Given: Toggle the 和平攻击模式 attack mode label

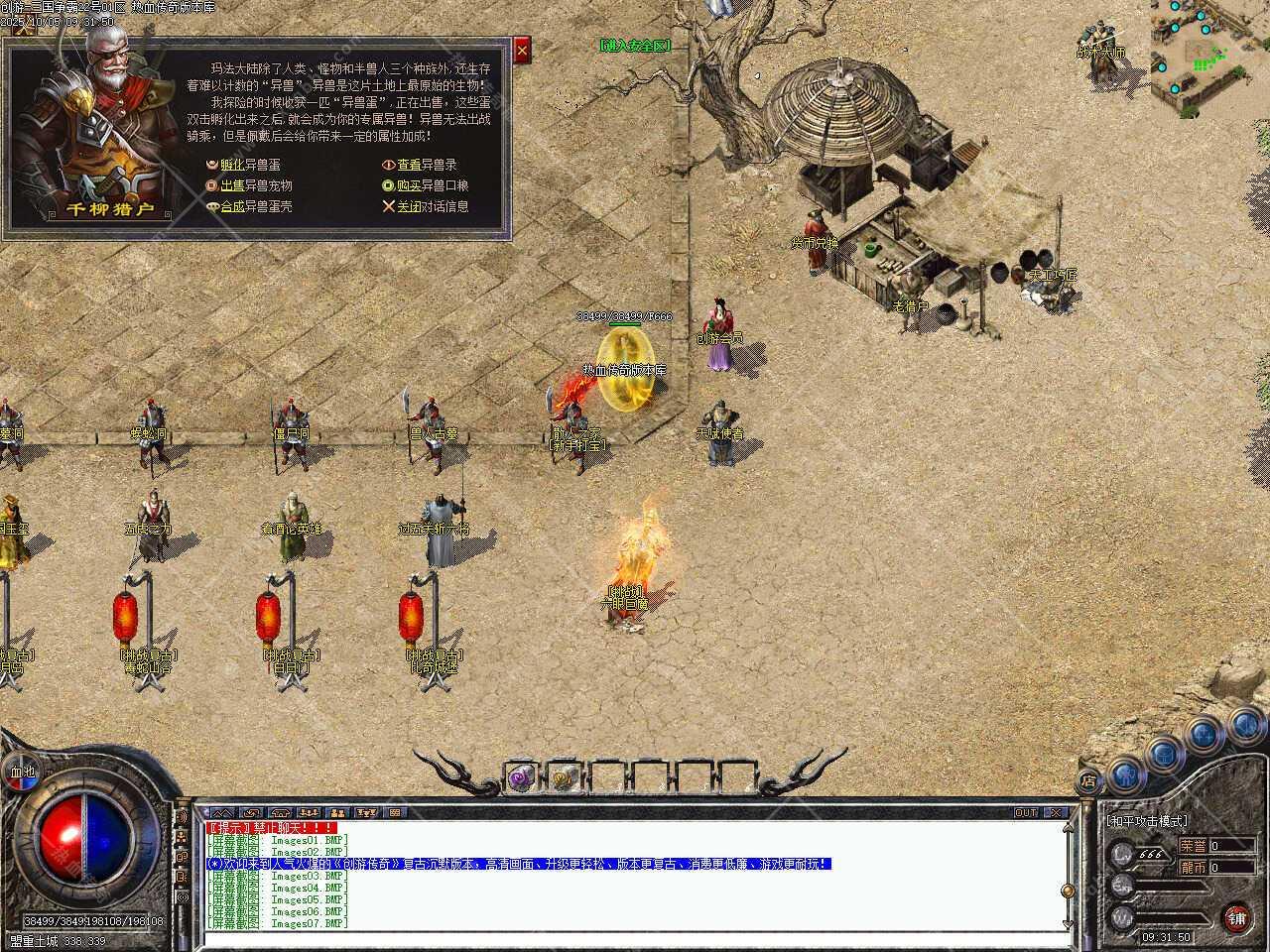Looking at the screenshot, I should (1147, 821).
